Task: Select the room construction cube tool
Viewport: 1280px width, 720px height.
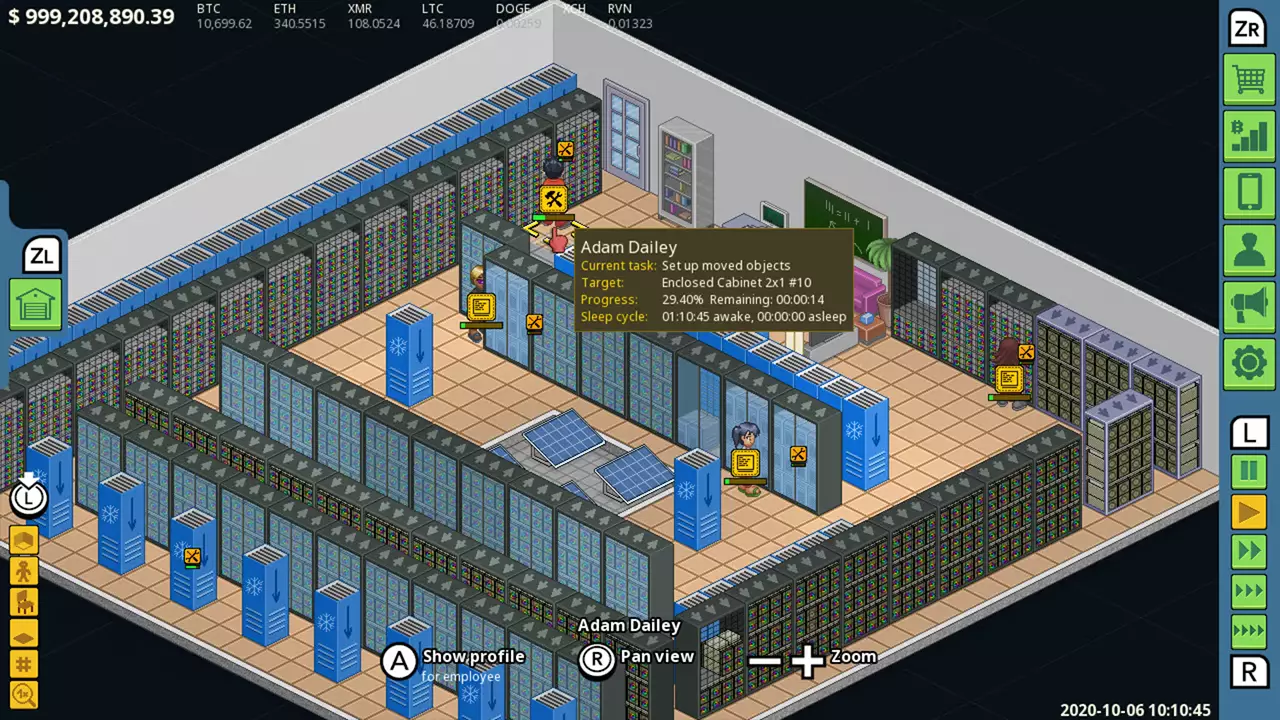Action: coord(24,537)
